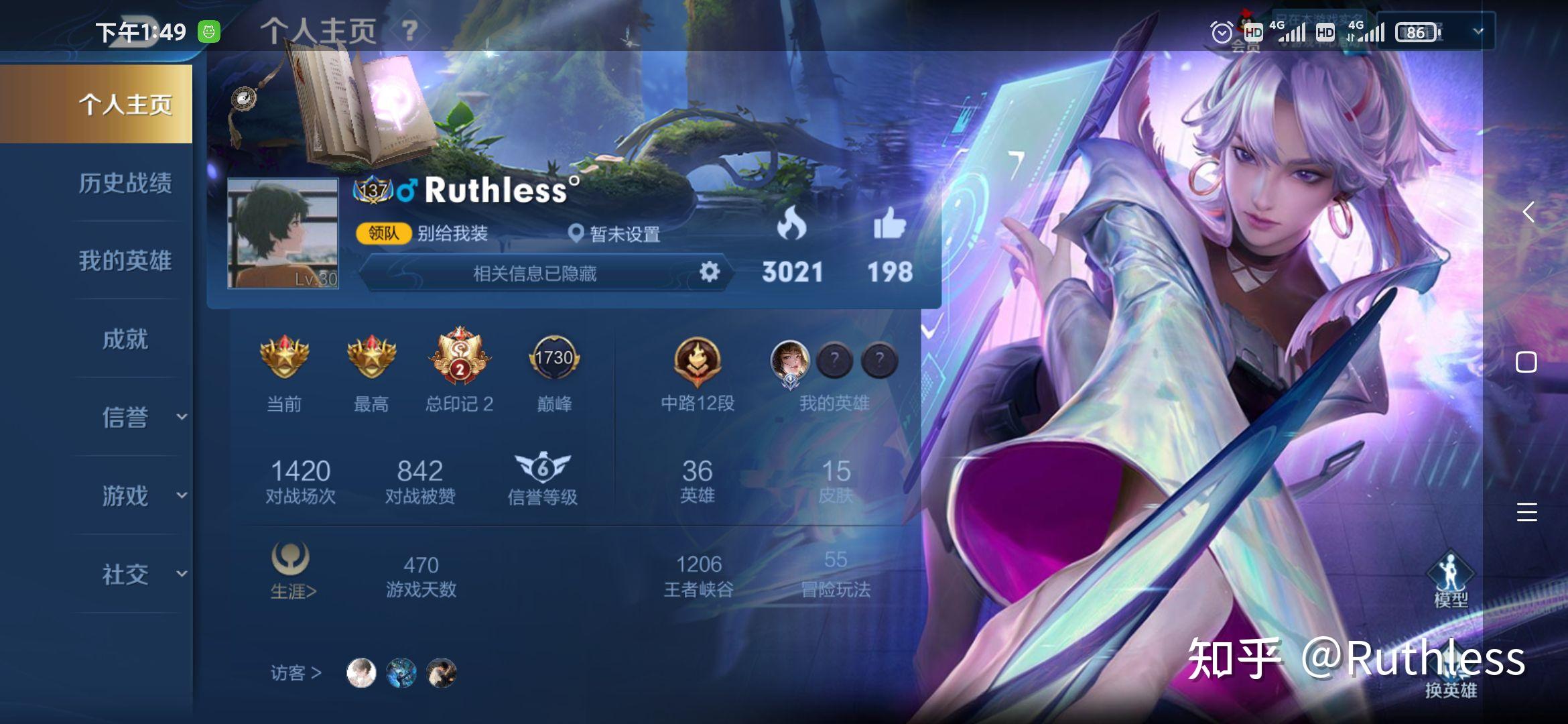1568x724 pixels.
Task: Click the player avatar portrait
Action: 283,233
